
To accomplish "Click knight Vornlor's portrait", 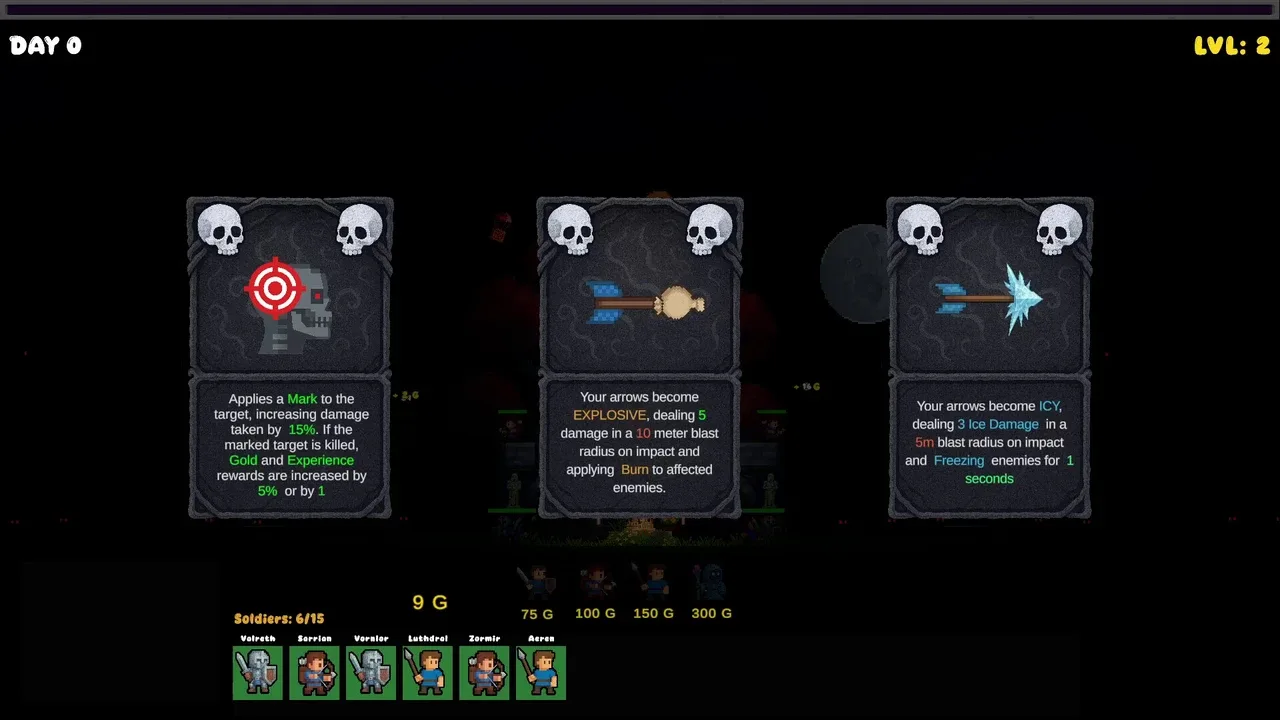I will pos(371,672).
